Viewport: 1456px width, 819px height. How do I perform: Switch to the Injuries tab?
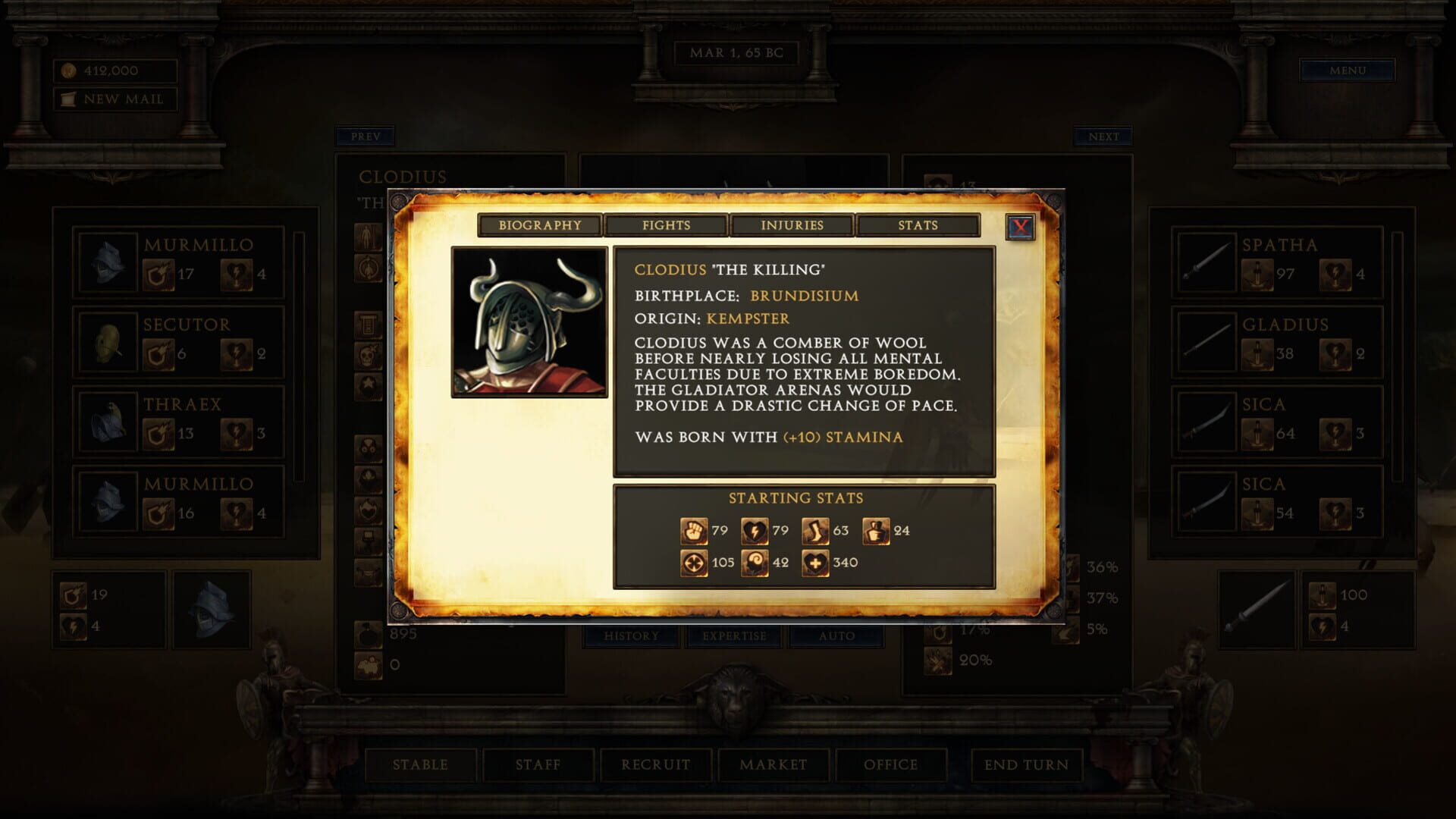pos(793,225)
